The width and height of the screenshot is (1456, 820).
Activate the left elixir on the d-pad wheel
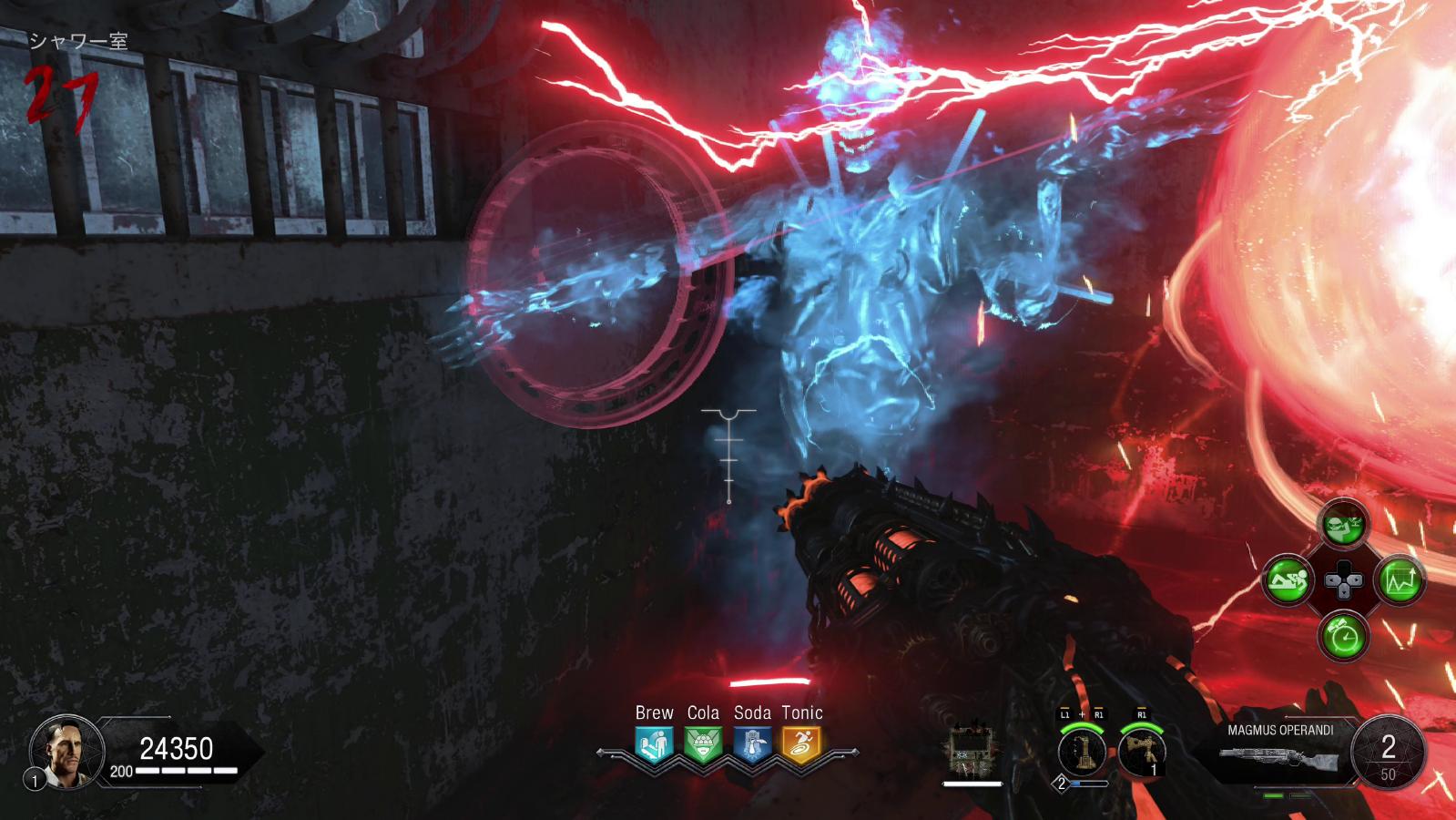1288,579
